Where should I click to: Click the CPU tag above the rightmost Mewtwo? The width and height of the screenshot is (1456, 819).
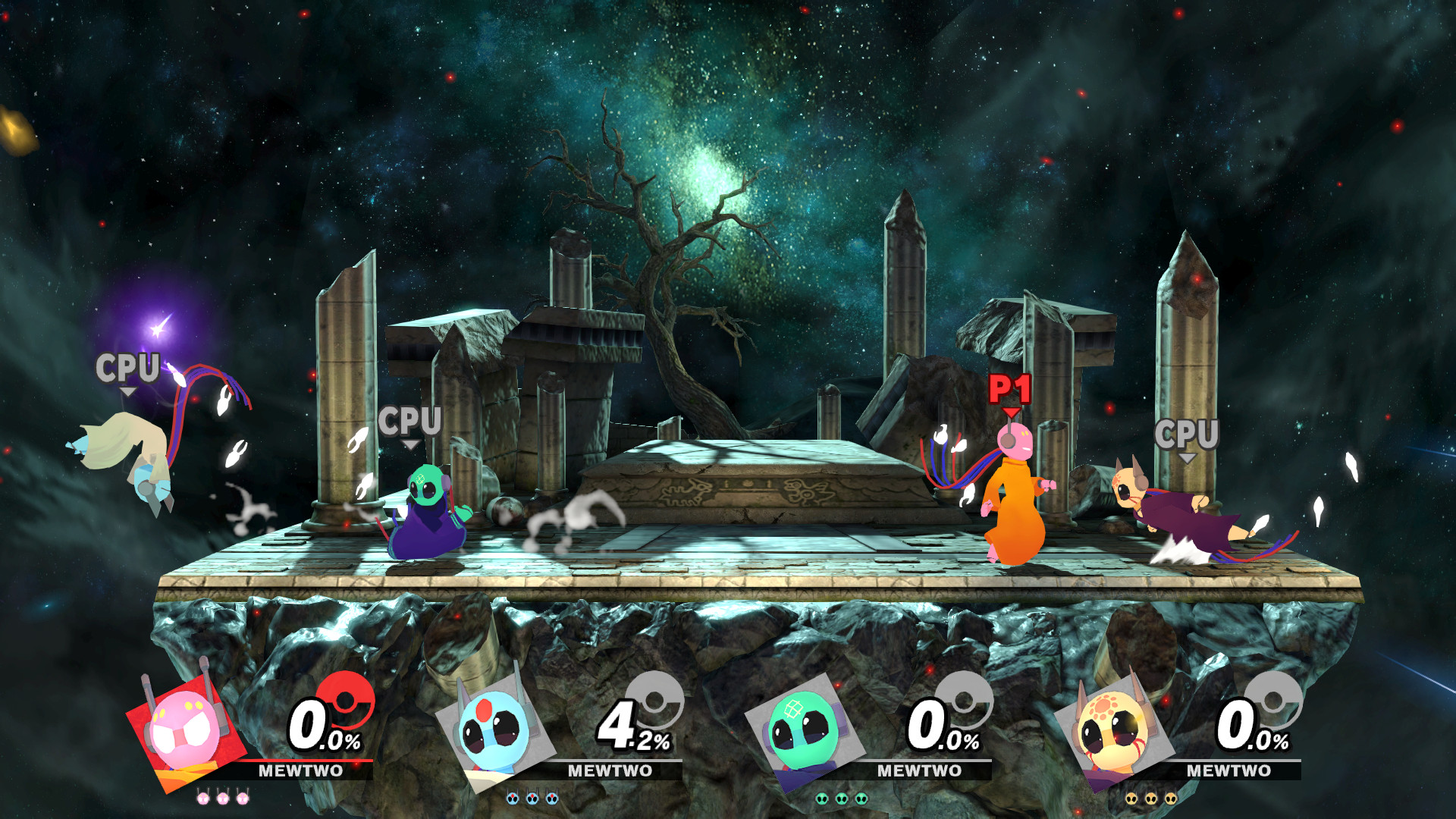pos(1188,435)
